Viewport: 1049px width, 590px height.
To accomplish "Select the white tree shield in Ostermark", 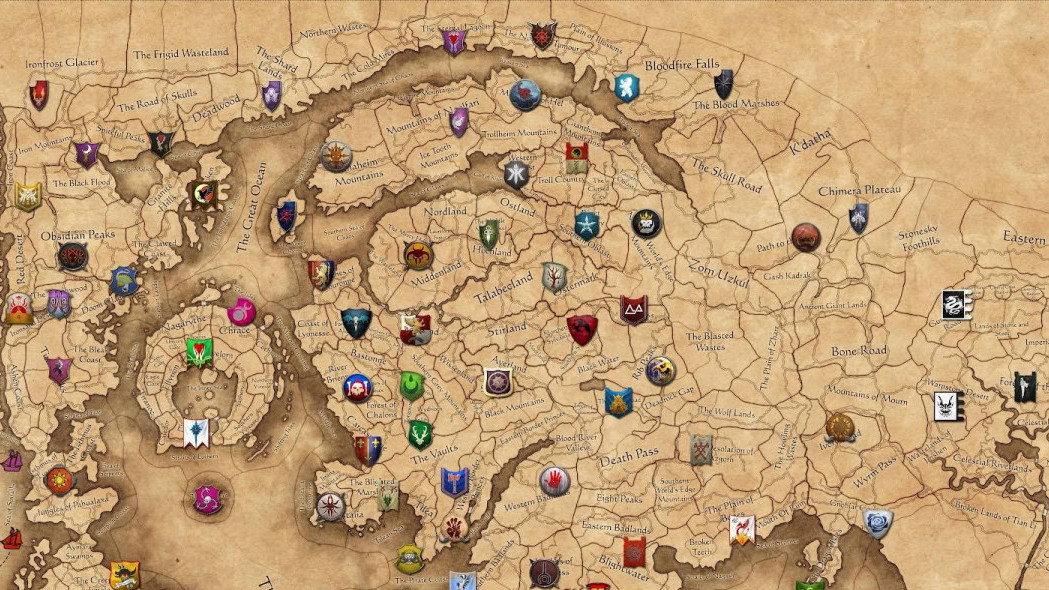I will click(x=554, y=277).
